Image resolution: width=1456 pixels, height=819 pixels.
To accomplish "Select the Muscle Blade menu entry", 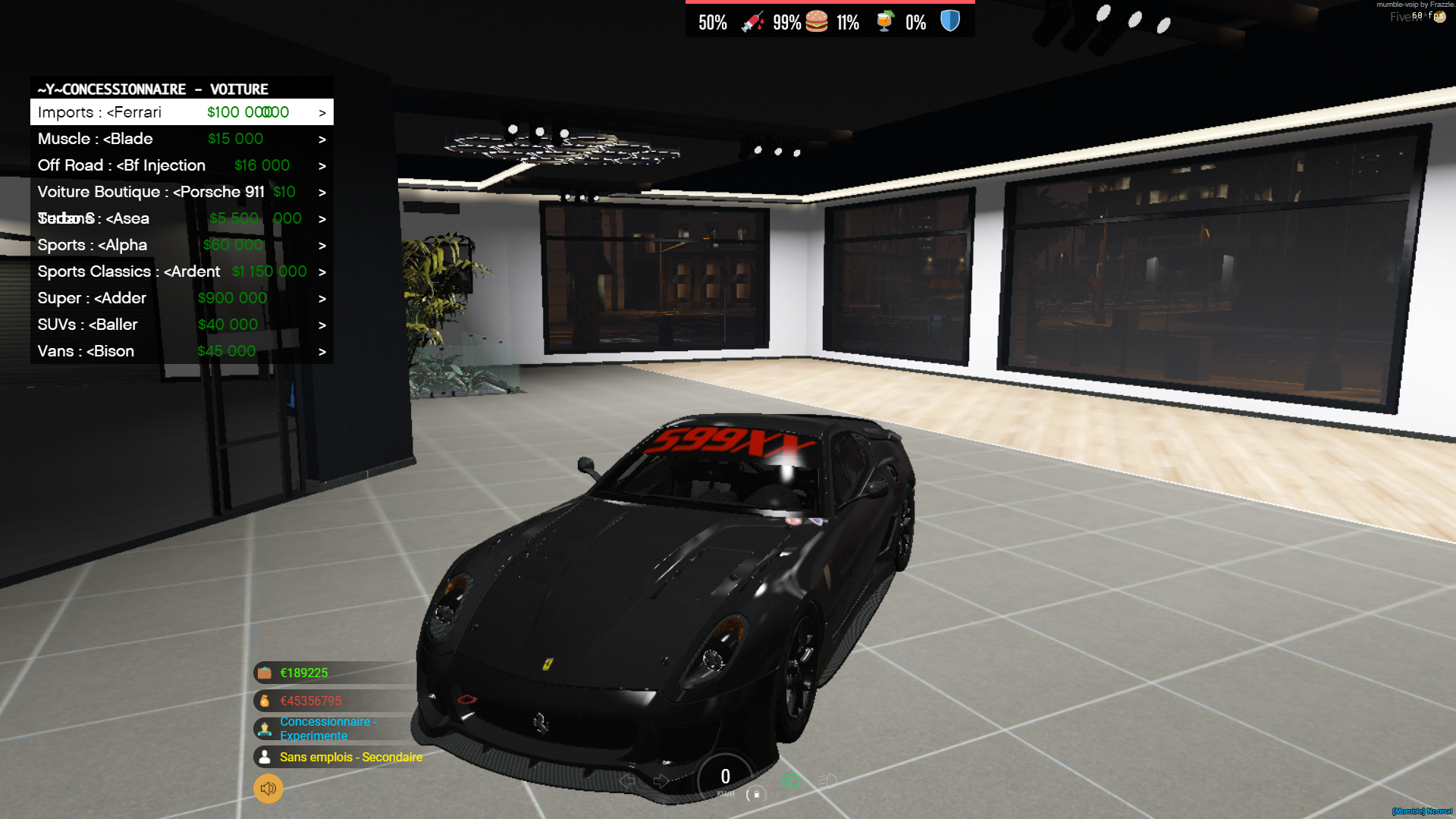I will tap(152, 138).
